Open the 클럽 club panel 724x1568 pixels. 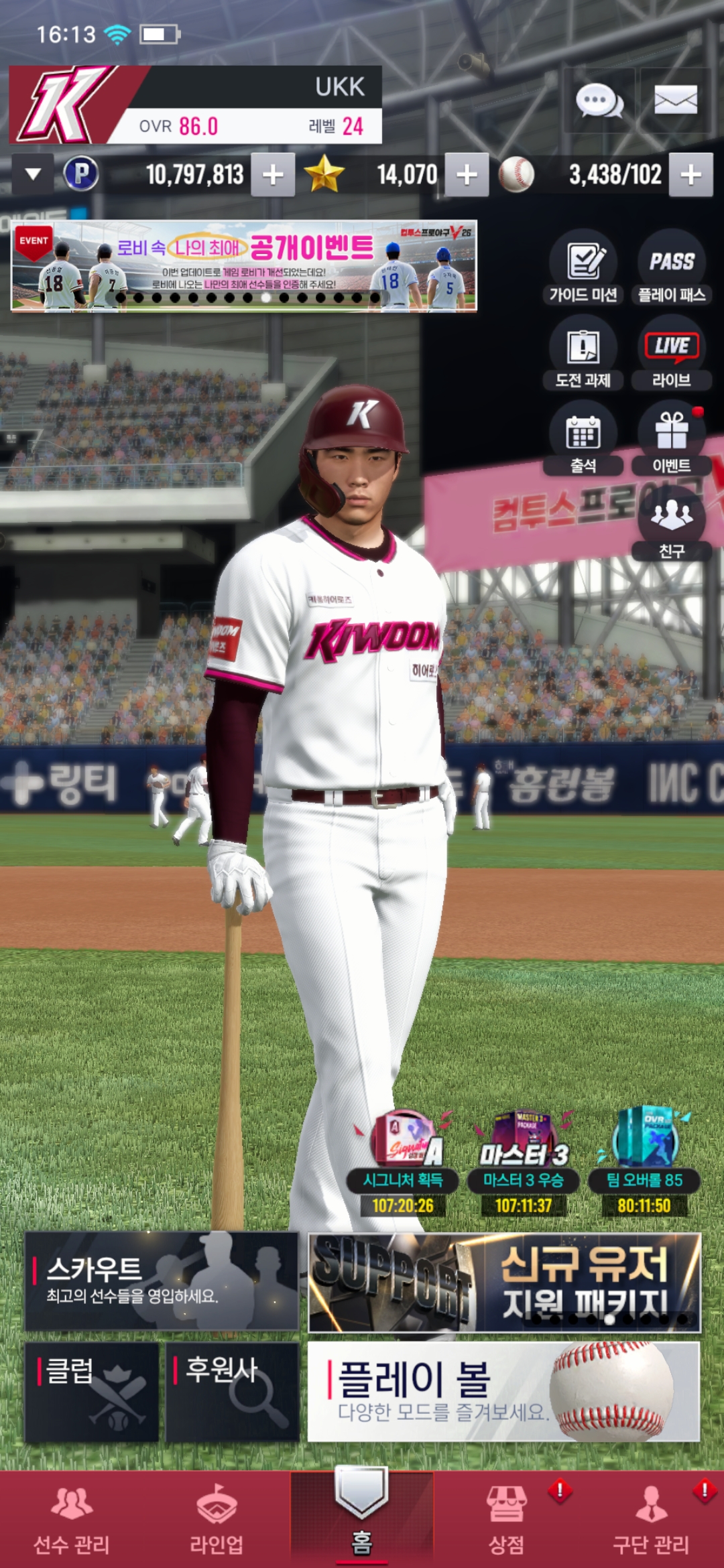coord(92,1391)
